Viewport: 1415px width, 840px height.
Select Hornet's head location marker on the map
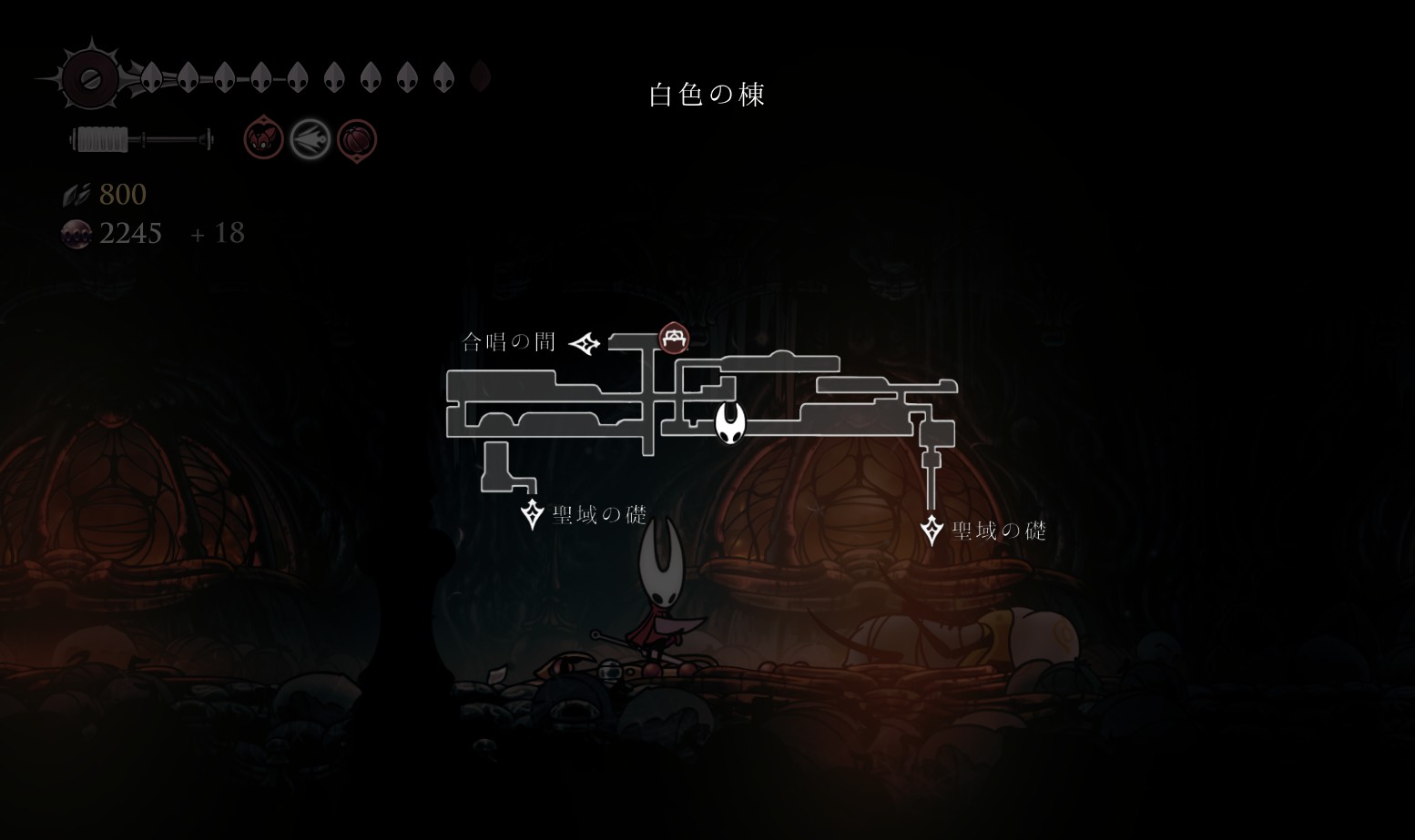pyautogui.click(x=730, y=423)
